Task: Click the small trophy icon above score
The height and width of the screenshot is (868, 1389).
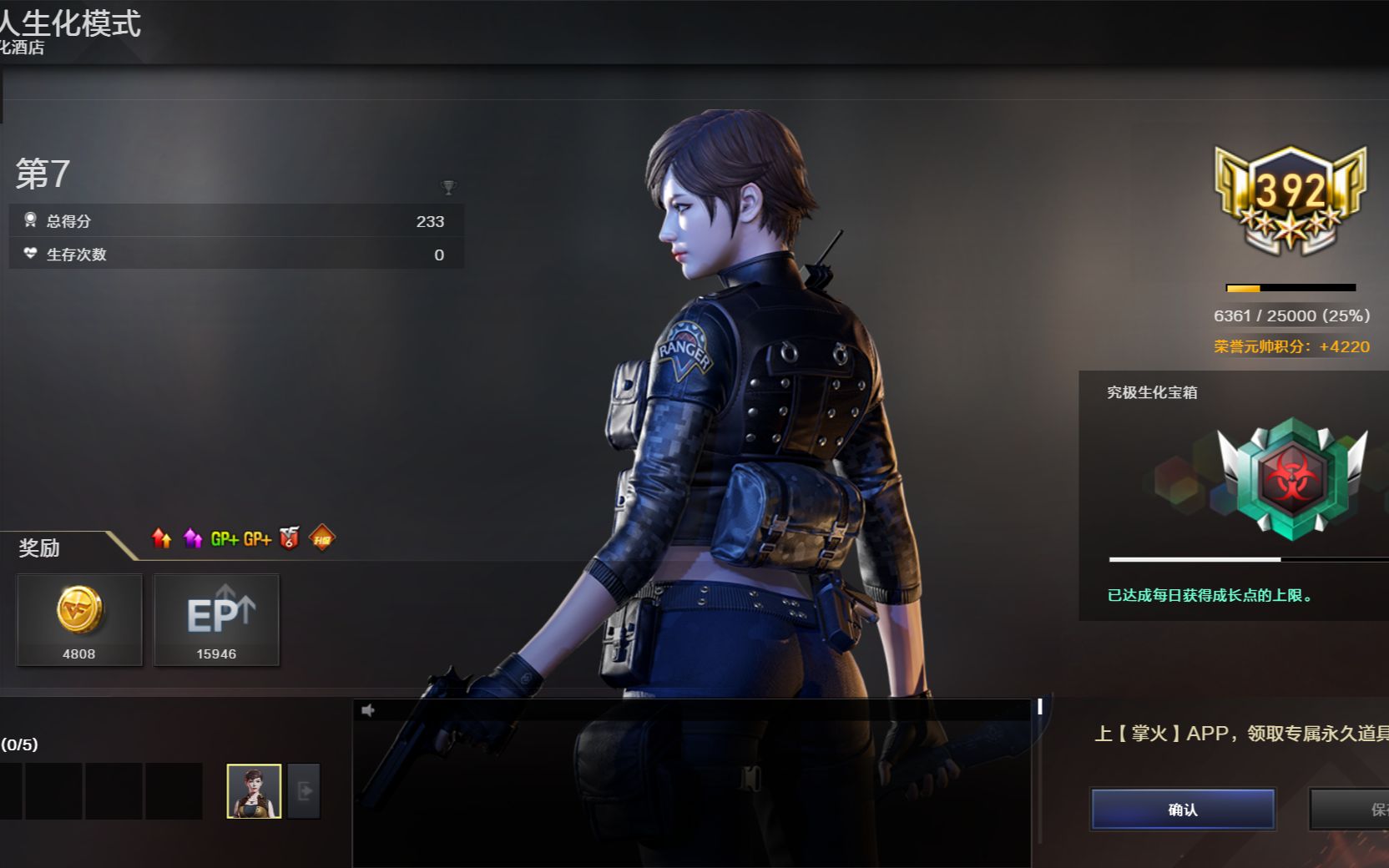Action: click(x=448, y=187)
